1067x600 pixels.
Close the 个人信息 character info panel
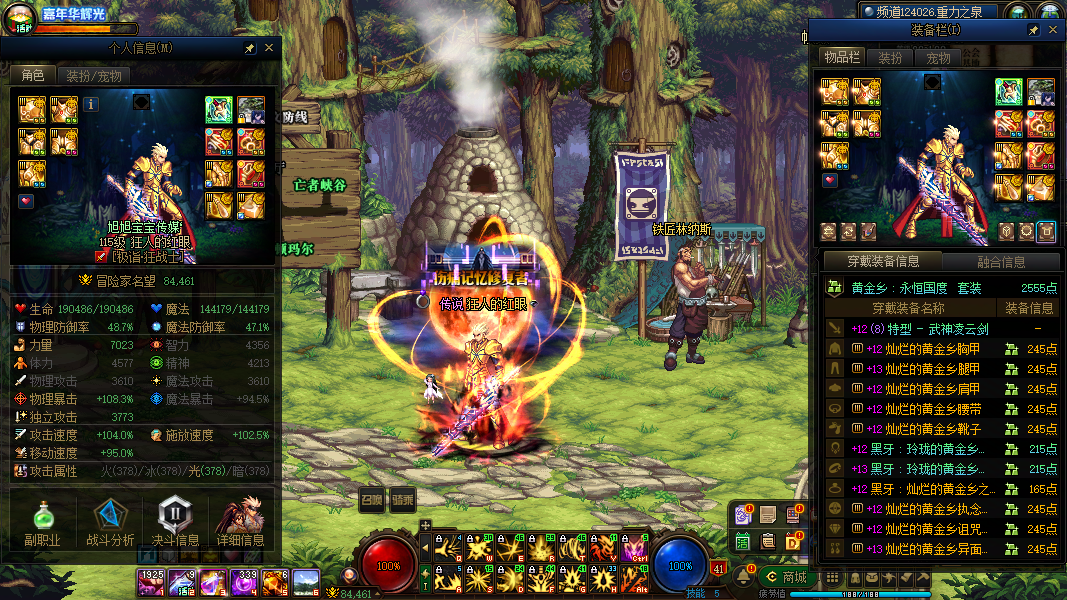pos(269,48)
